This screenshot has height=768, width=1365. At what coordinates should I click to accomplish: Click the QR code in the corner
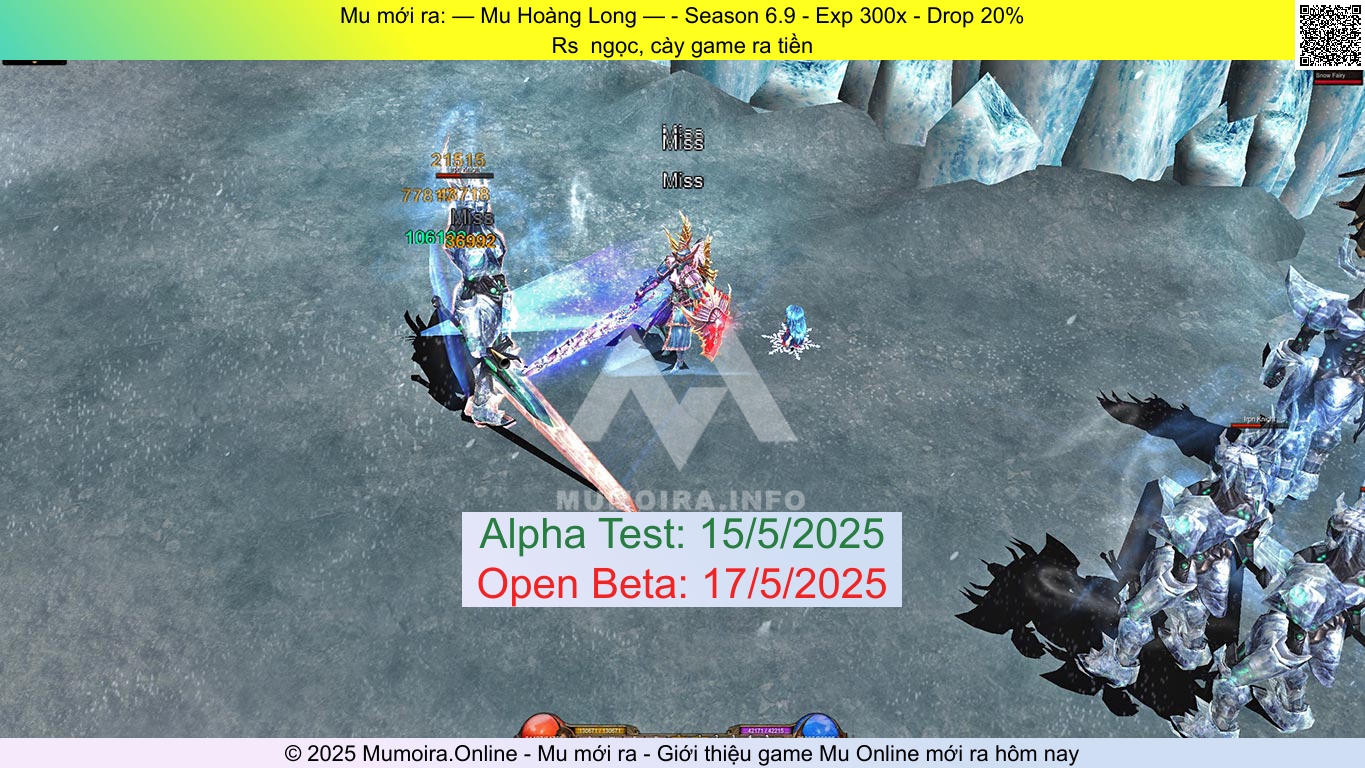[x=1331, y=34]
